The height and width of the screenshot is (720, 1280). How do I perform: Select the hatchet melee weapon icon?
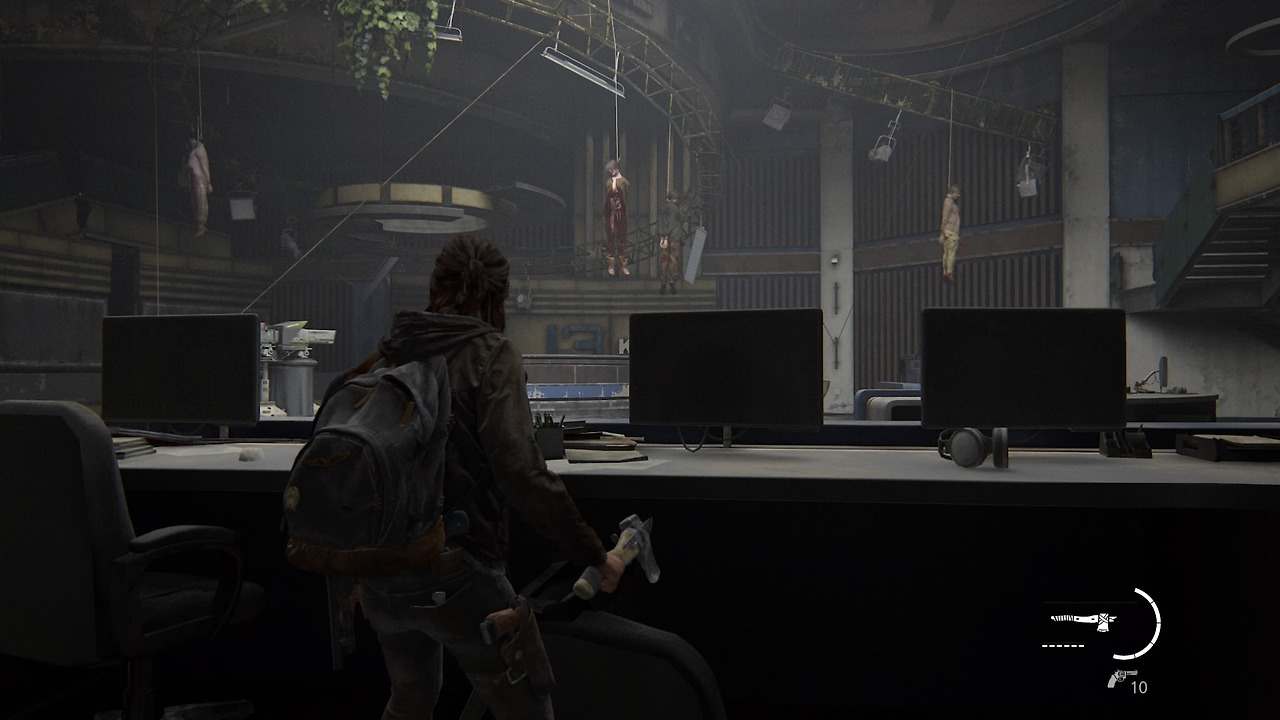click(x=1084, y=621)
